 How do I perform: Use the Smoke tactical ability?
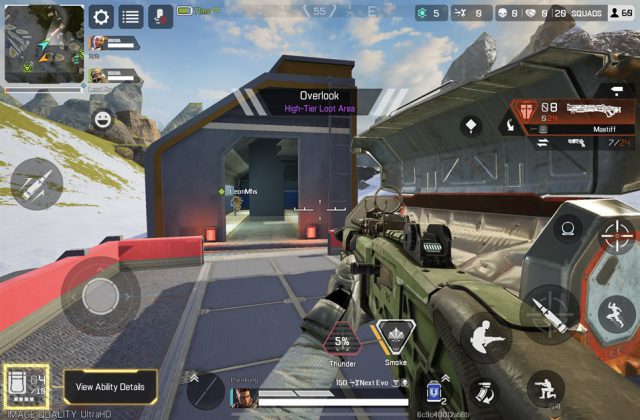395,341
